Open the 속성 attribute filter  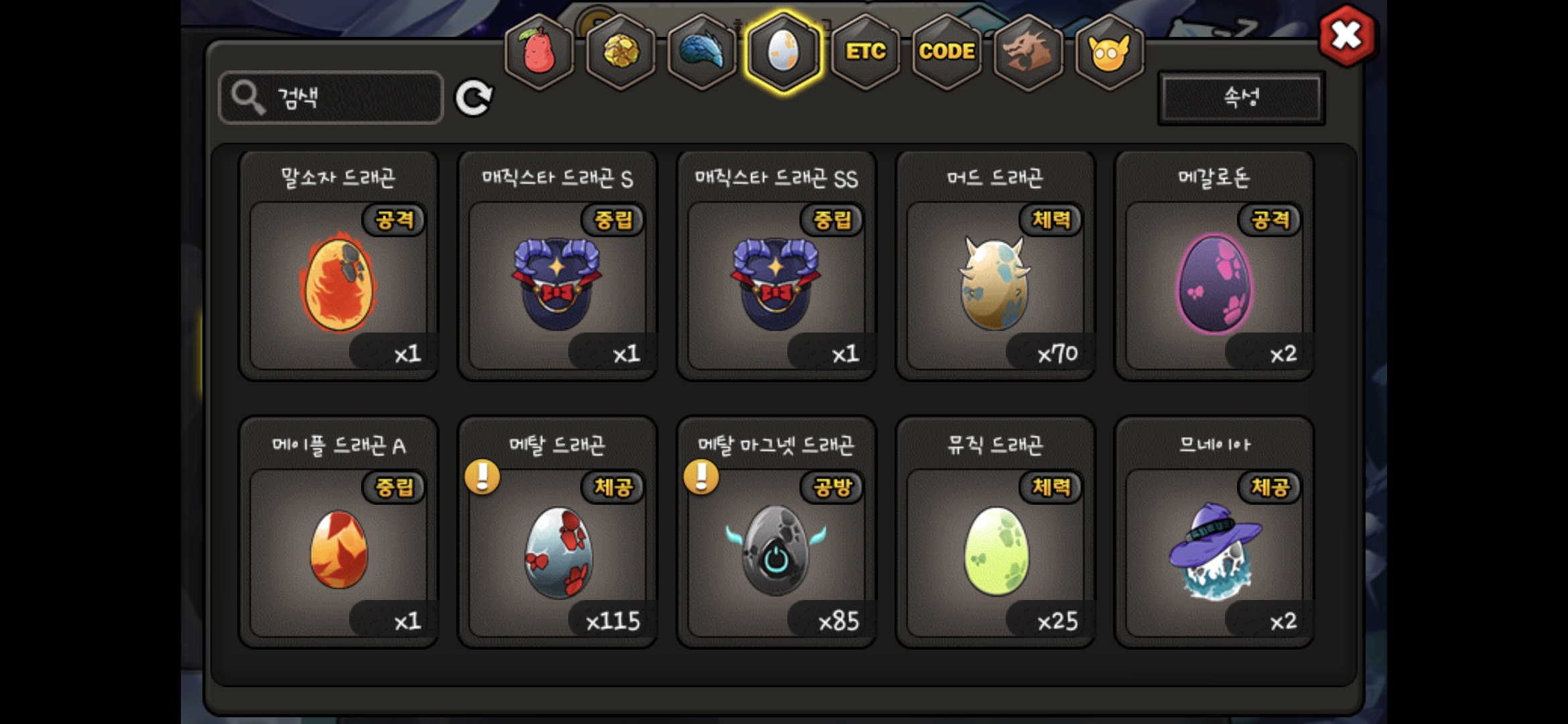click(1241, 98)
